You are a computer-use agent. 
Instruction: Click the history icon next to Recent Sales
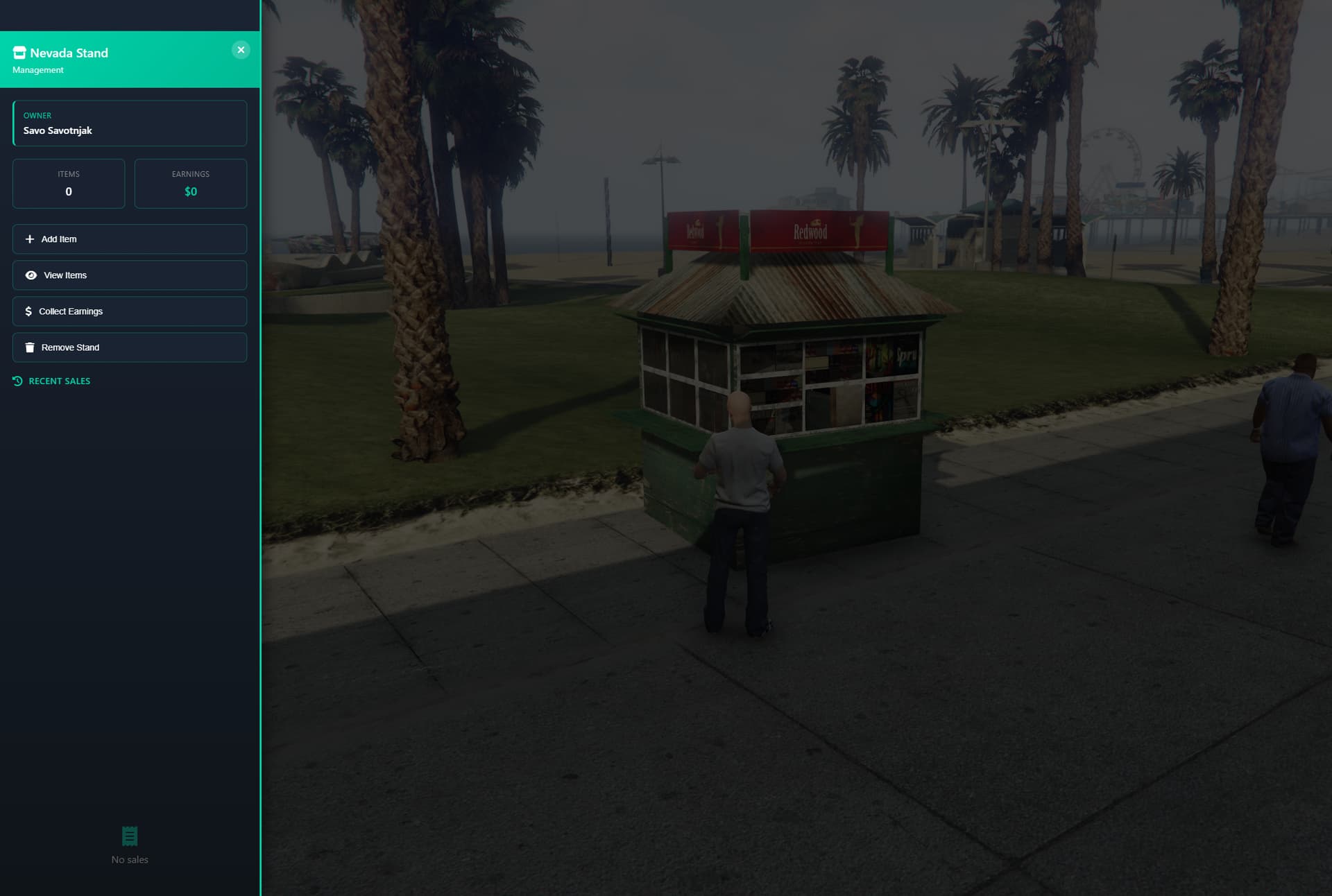click(17, 380)
